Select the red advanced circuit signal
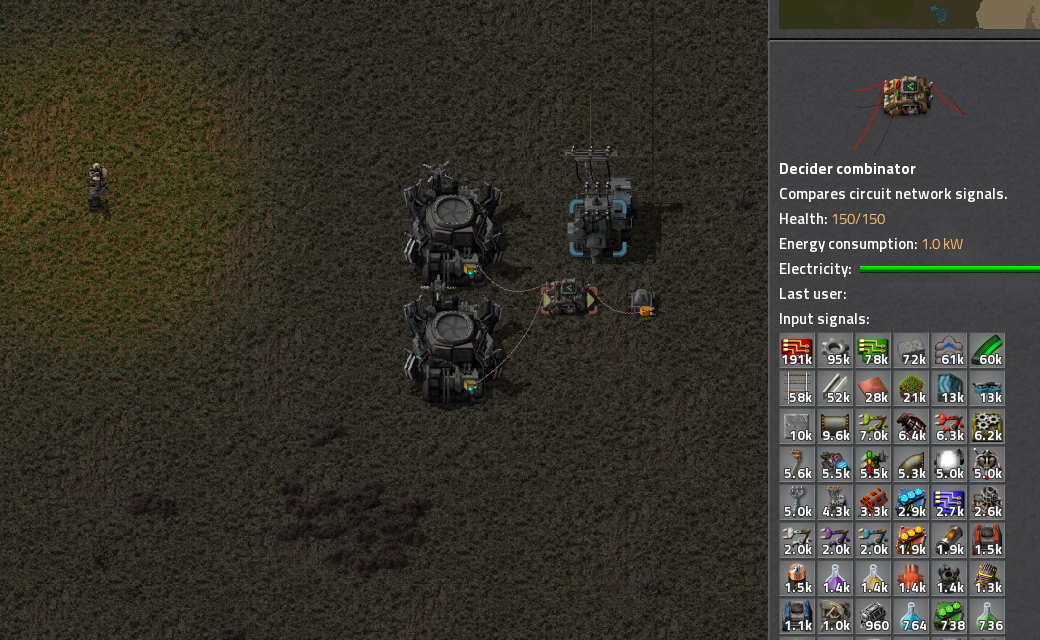 point(797,351)
